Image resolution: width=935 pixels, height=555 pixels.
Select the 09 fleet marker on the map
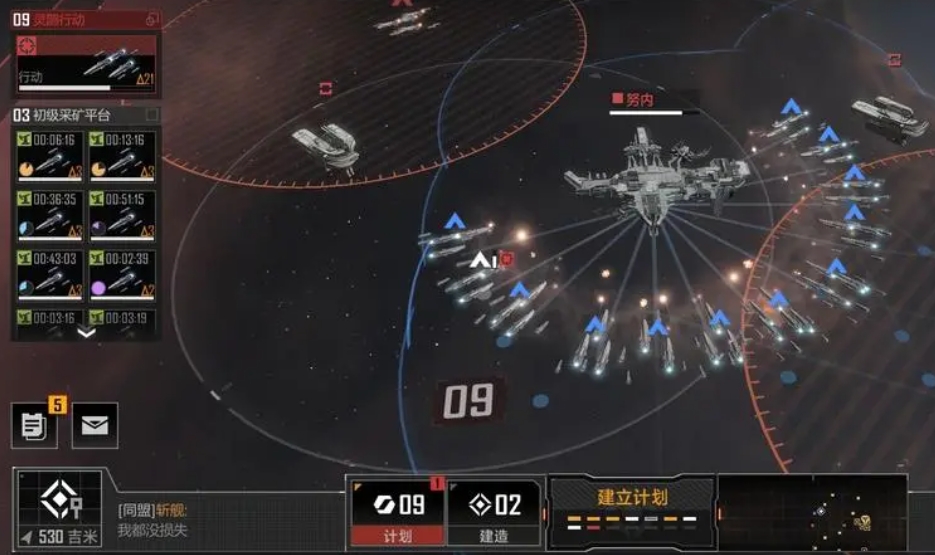(x=469, y=400)
